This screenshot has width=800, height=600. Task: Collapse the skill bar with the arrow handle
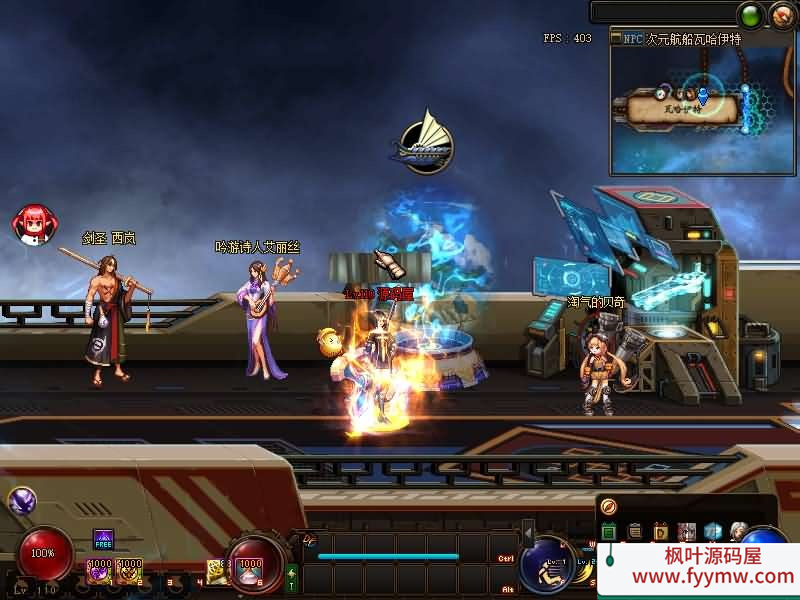click(529, 530)
